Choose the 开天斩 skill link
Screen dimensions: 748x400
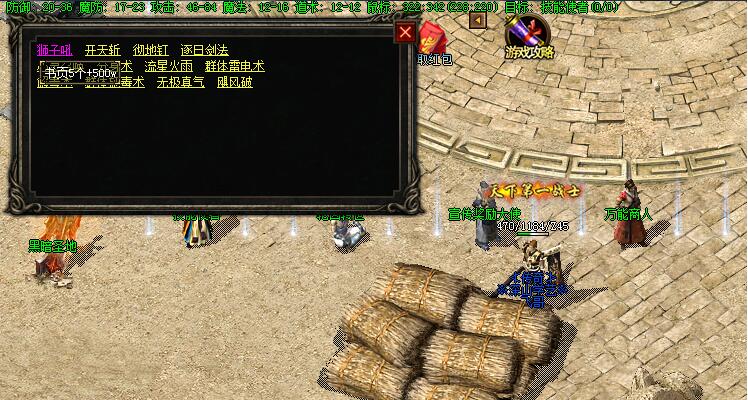102,50
